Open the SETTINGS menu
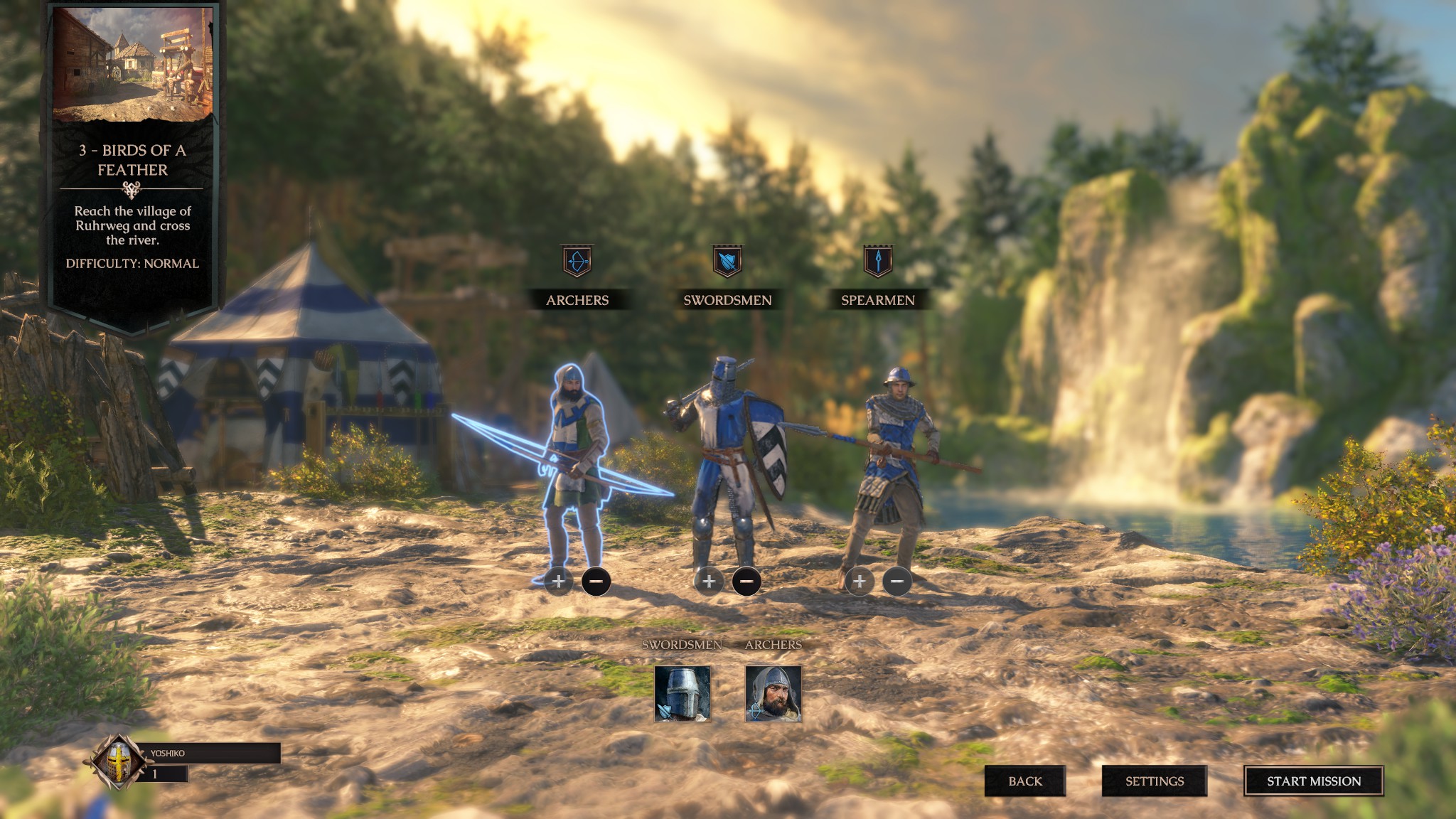The image size is (1456, 819). pyautogui.click(x=1155, y=780)
